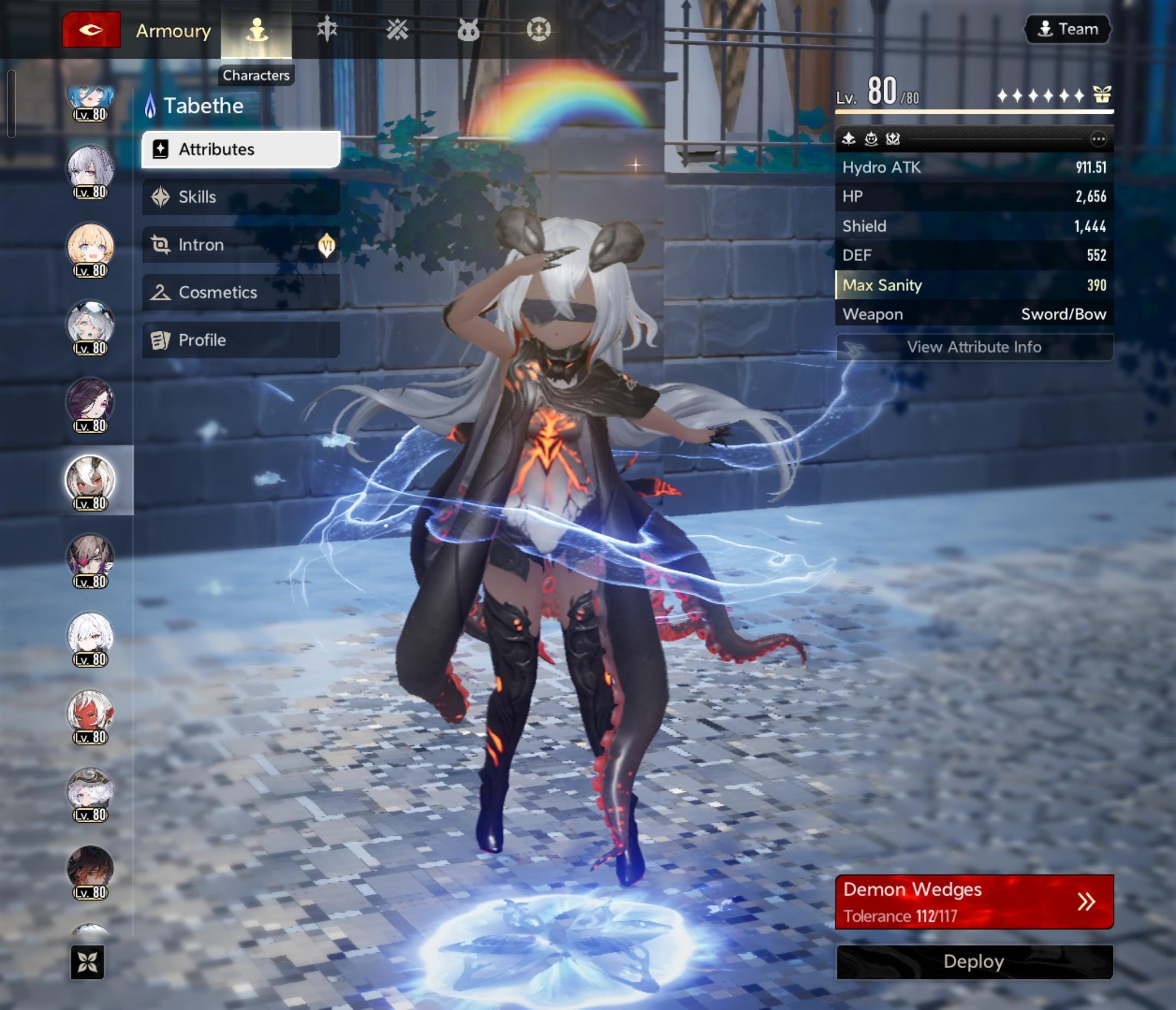Show the character Profile
The image size is (1176, 1010).
point(241,340)
